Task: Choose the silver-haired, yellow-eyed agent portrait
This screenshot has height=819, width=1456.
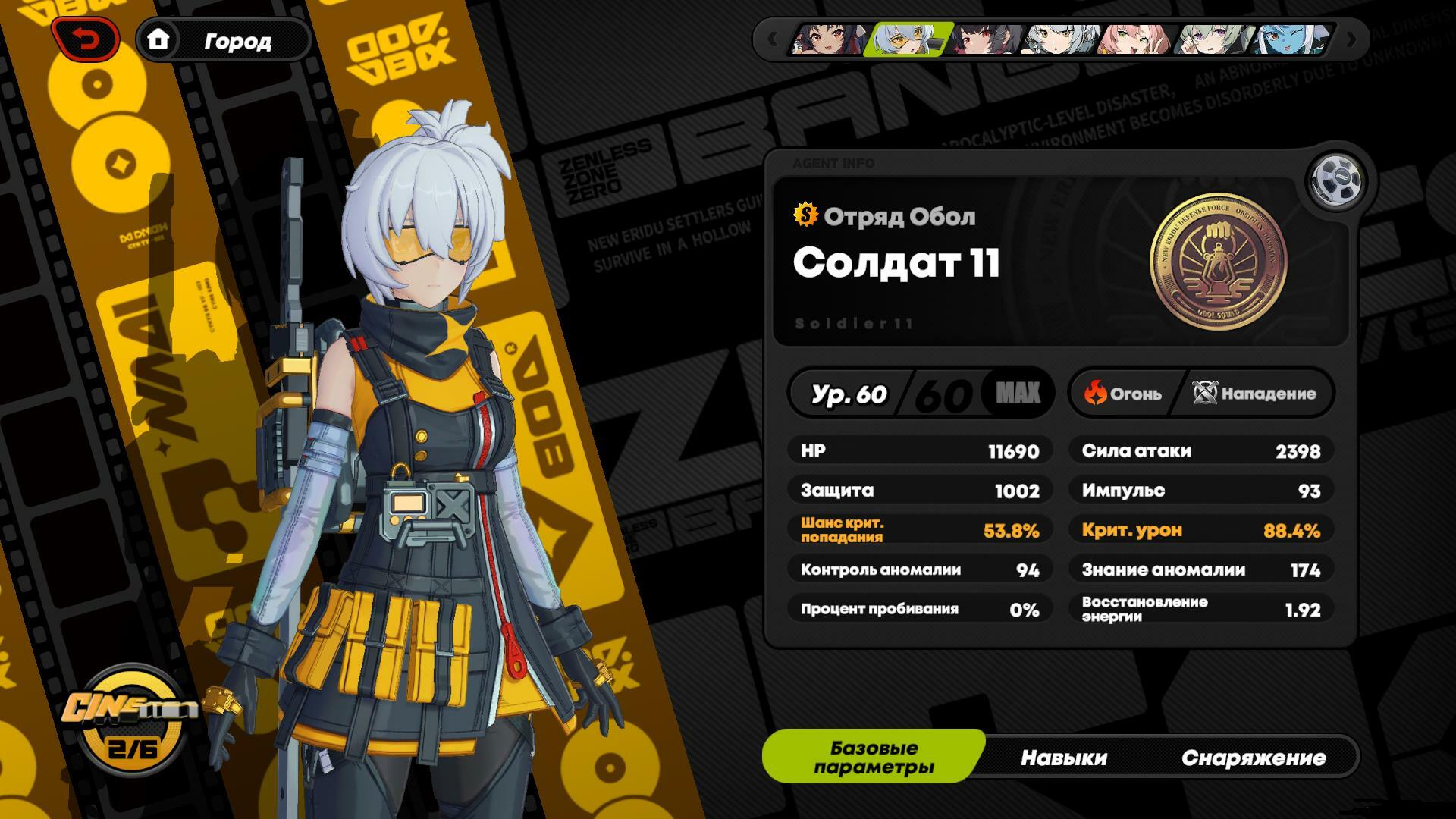Action: (x=1060, y=39)
